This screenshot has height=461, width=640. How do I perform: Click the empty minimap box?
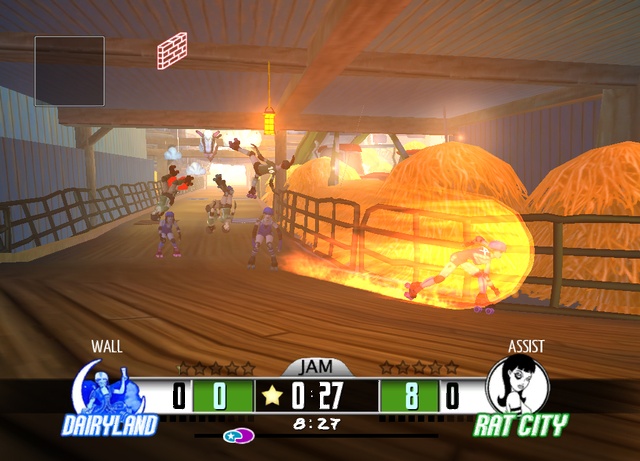tap(70, 71)
